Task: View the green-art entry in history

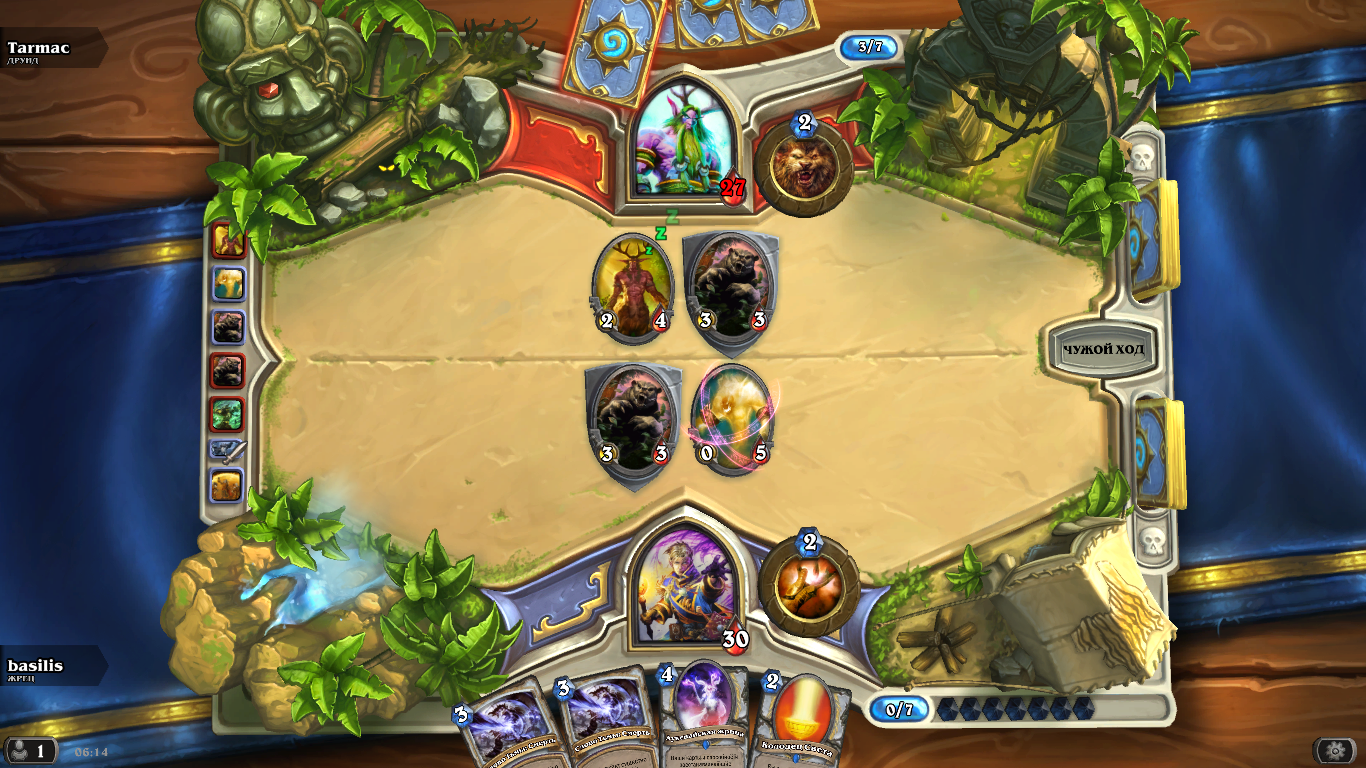Action: coord(227,413)
